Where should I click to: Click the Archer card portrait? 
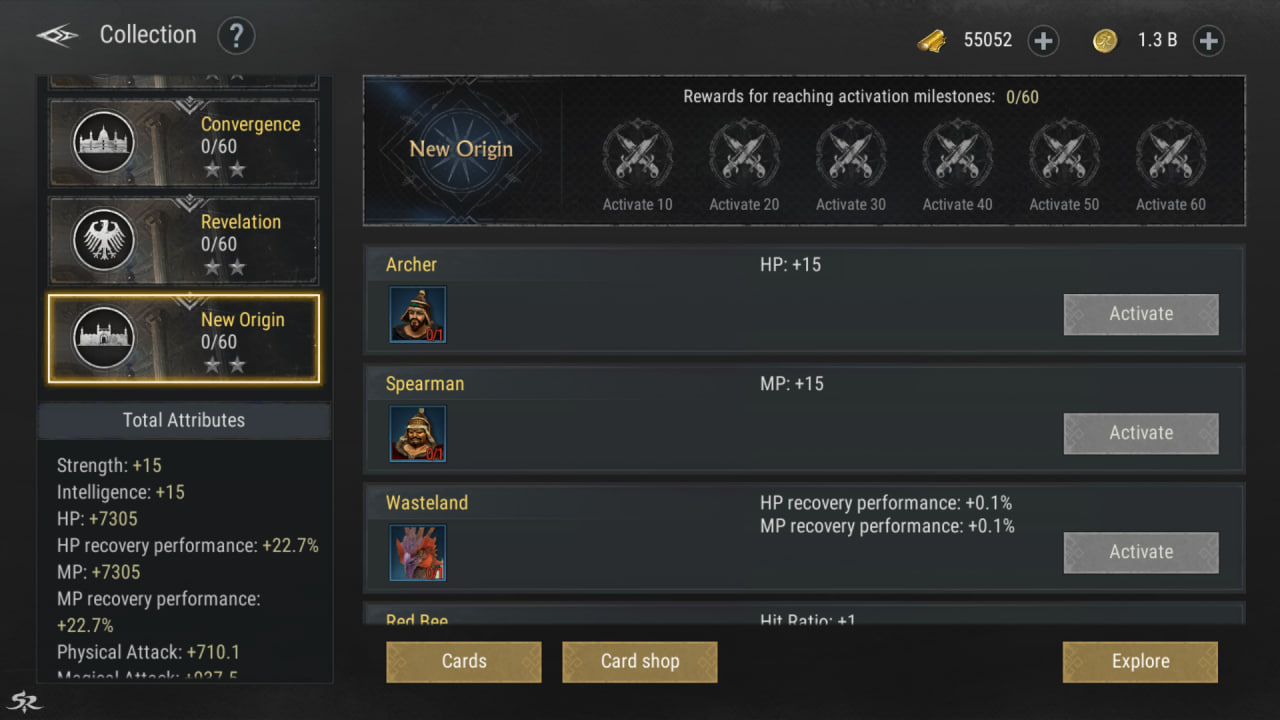418,314
